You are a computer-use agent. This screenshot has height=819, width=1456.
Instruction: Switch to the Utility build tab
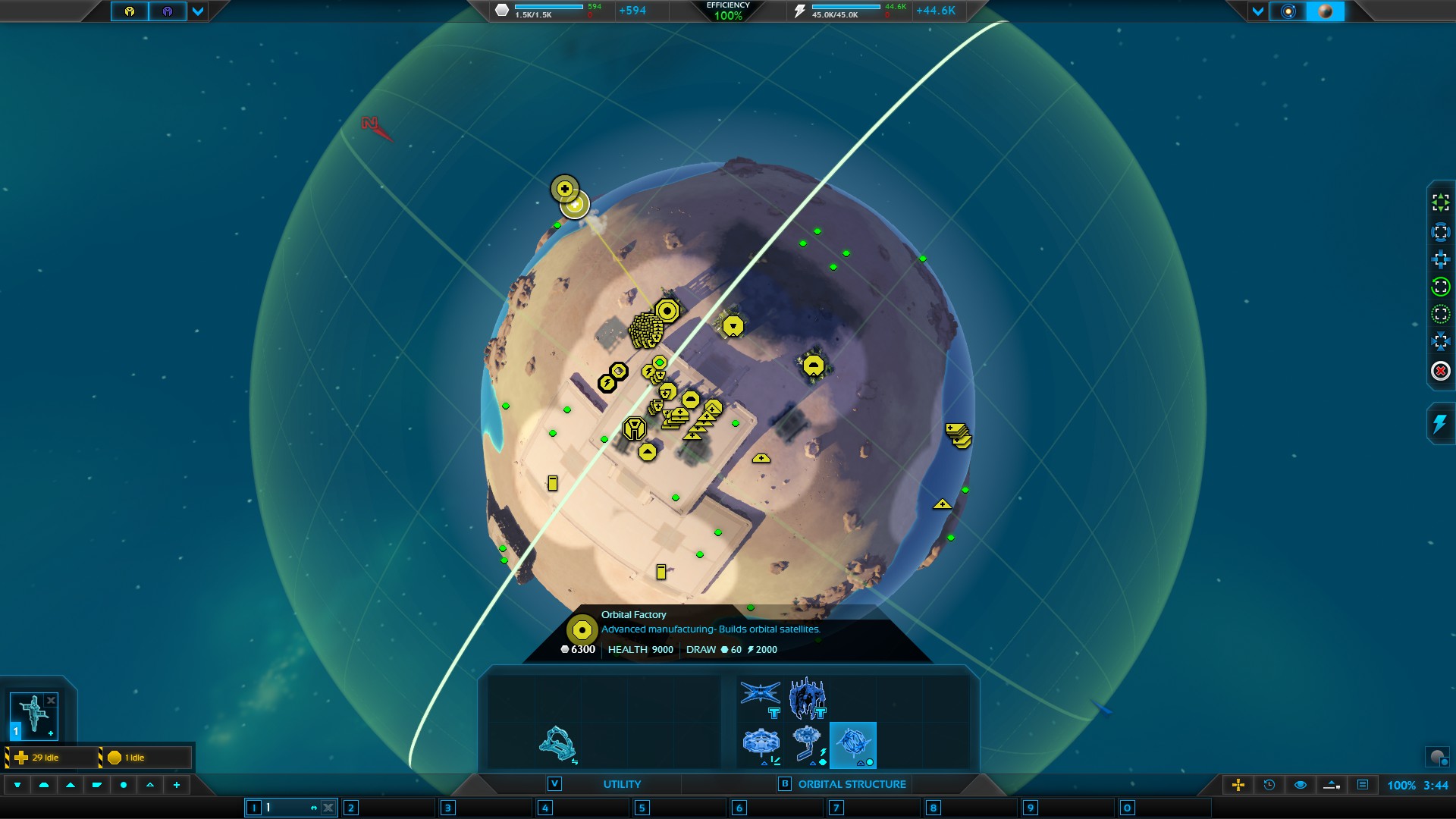pyautogui.click(x=622, y=784)
